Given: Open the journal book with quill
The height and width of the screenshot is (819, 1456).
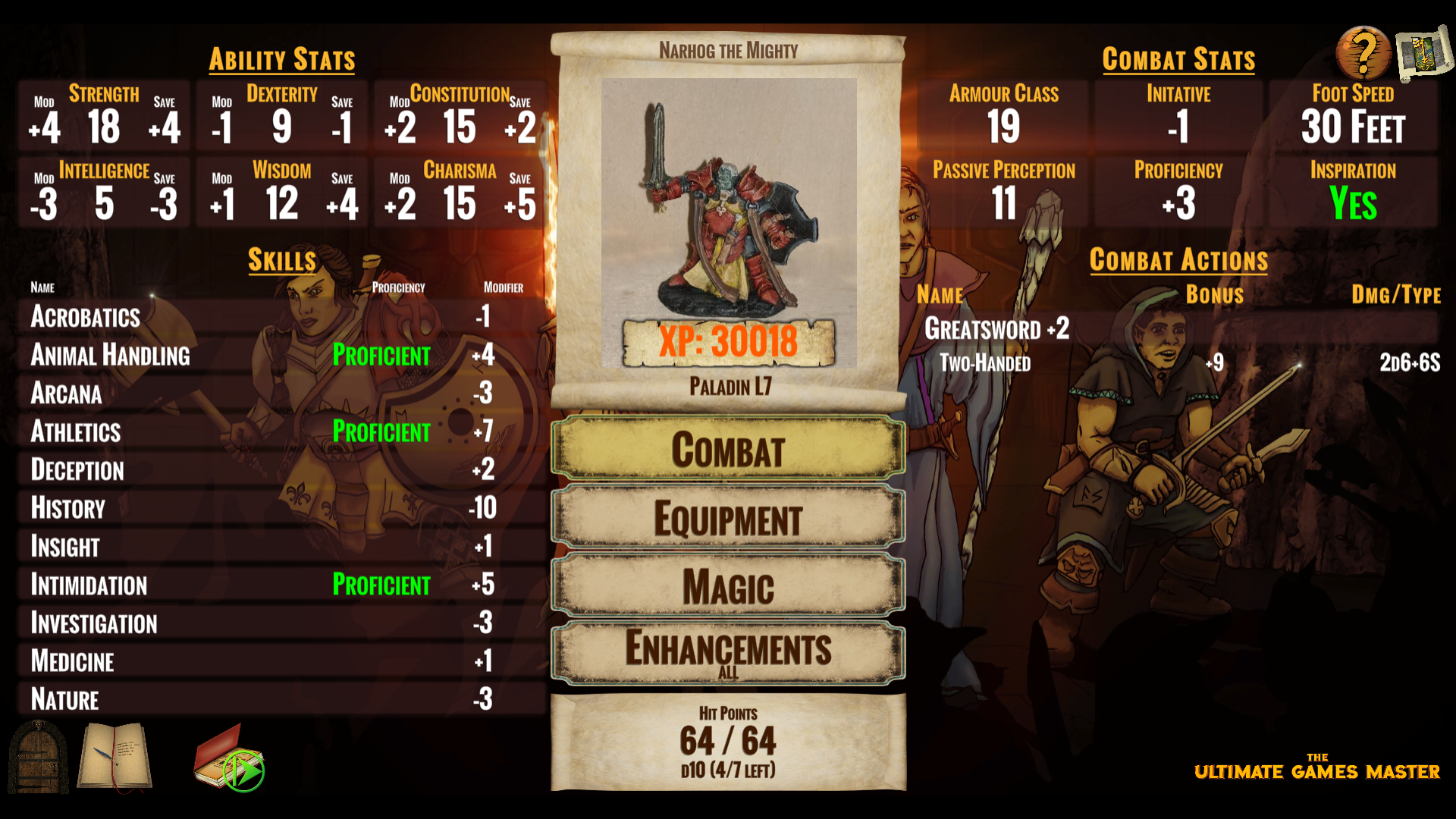Looking at the screenshot, I should [x=116, y=757].
